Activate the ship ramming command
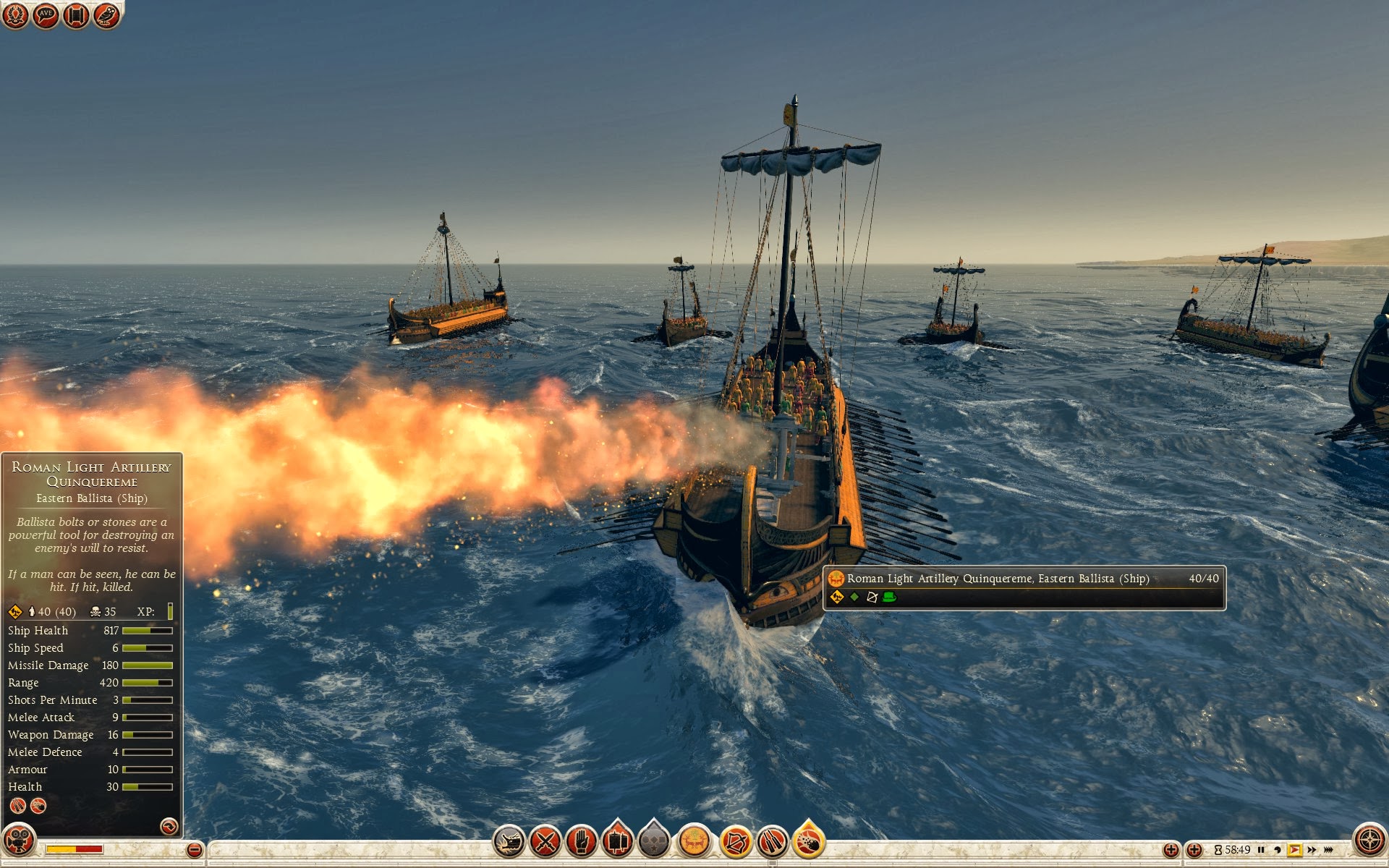1389x868 pixels. (x=509, y=842)
